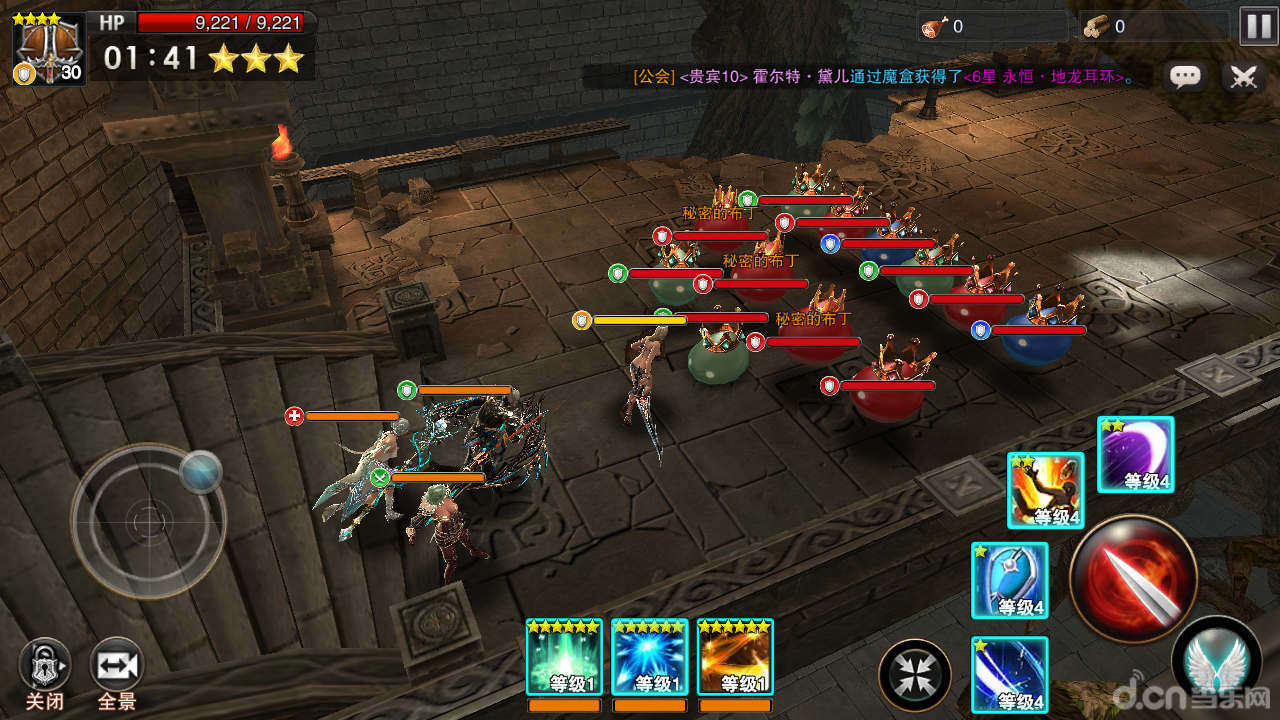Attack with the large red sword button
Screen dimensions: 1280x720
coord(1133,576)
